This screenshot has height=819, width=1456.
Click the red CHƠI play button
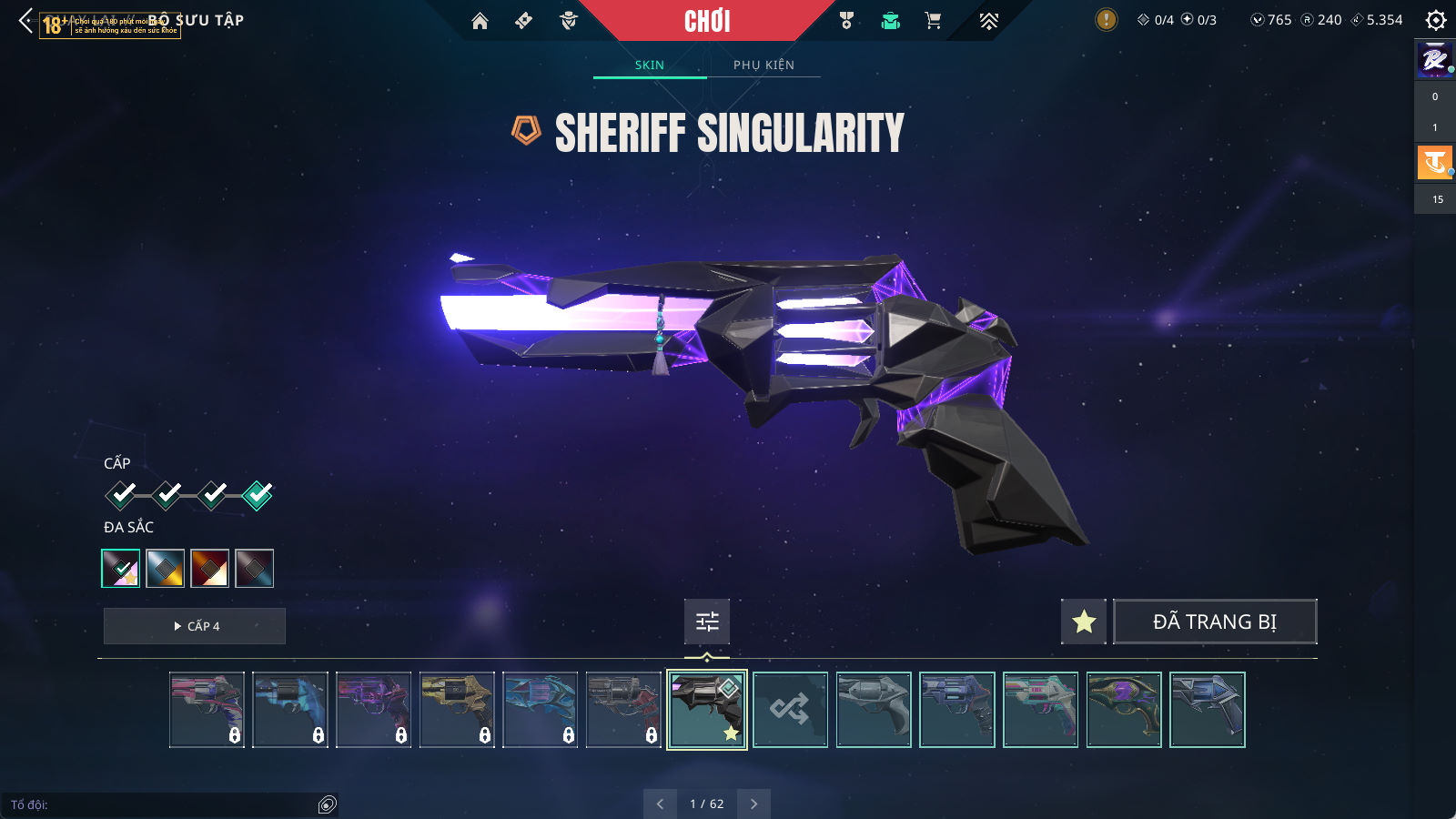point(707,21)
